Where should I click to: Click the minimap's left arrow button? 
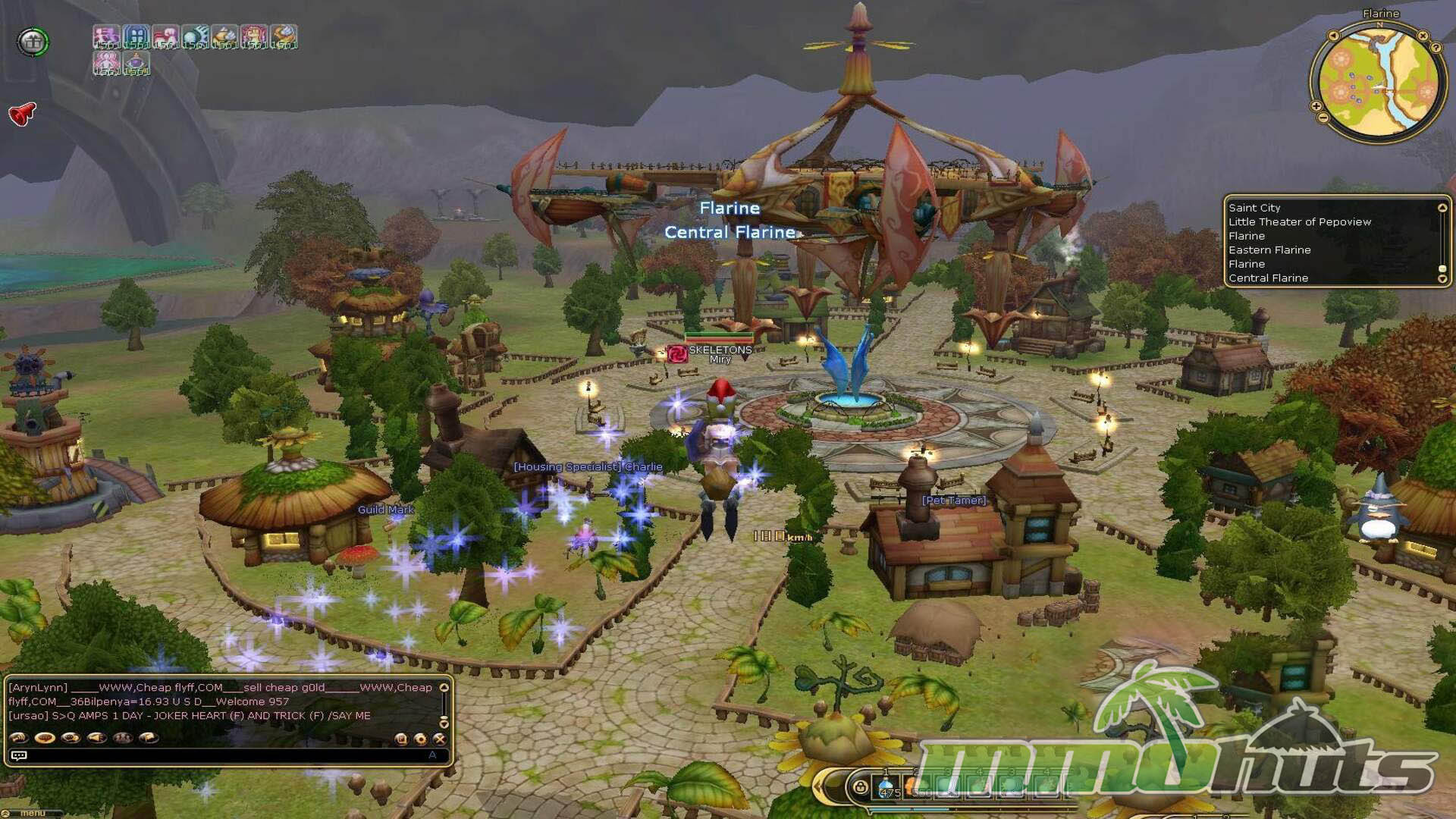coord(1334,35)
